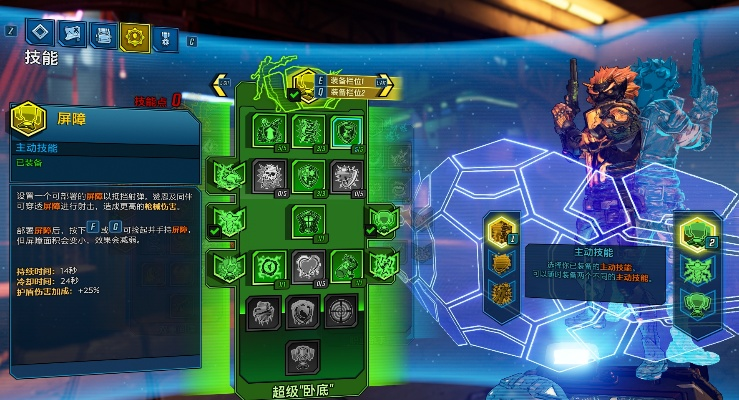
Task: Open the map tab in the top menu
Action: (x=73, y=35)
